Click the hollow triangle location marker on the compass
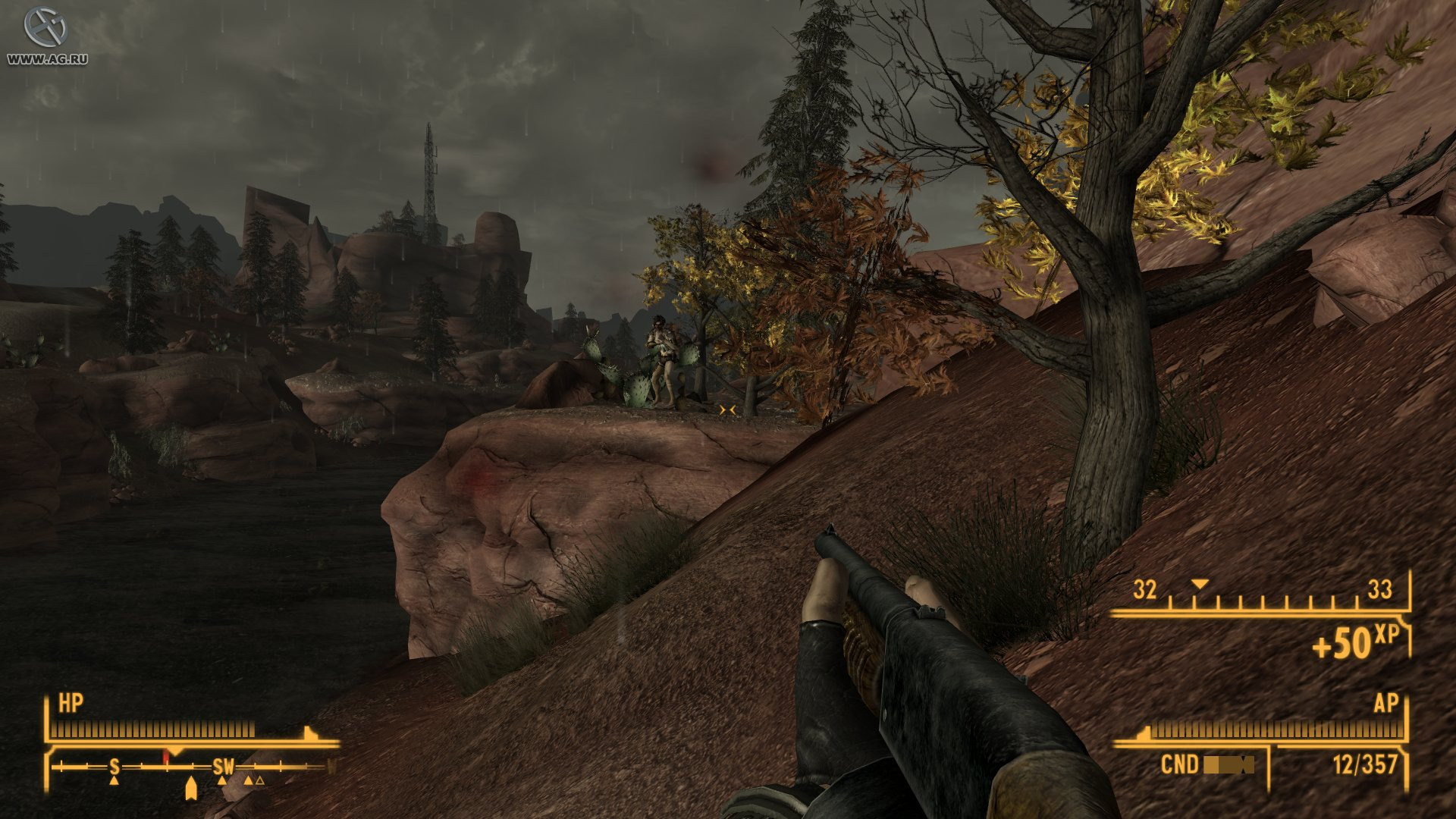This screenshot has width=1456, height=819. [x=260, y=782]
